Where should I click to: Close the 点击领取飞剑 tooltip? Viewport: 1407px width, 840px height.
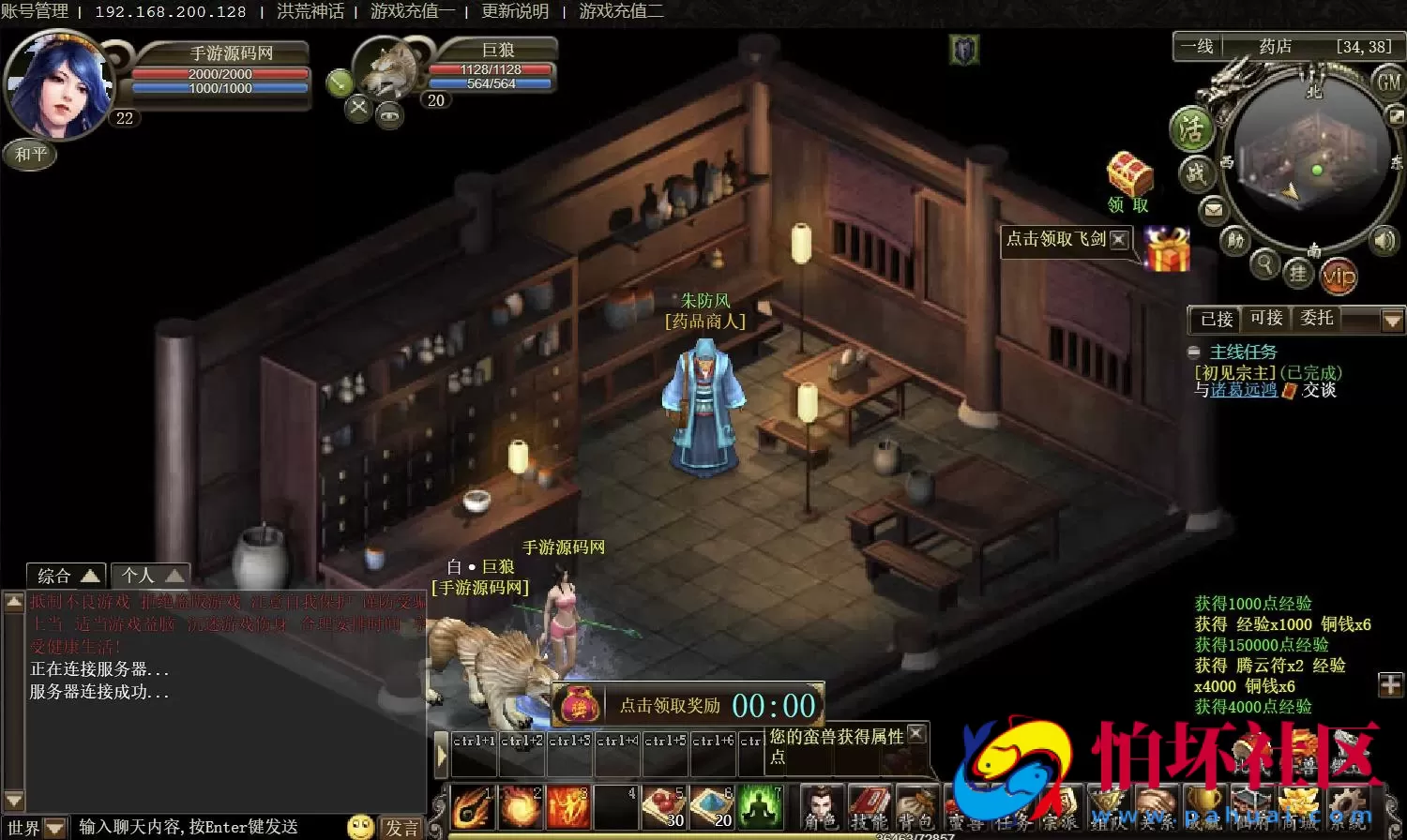[1118, 239]
